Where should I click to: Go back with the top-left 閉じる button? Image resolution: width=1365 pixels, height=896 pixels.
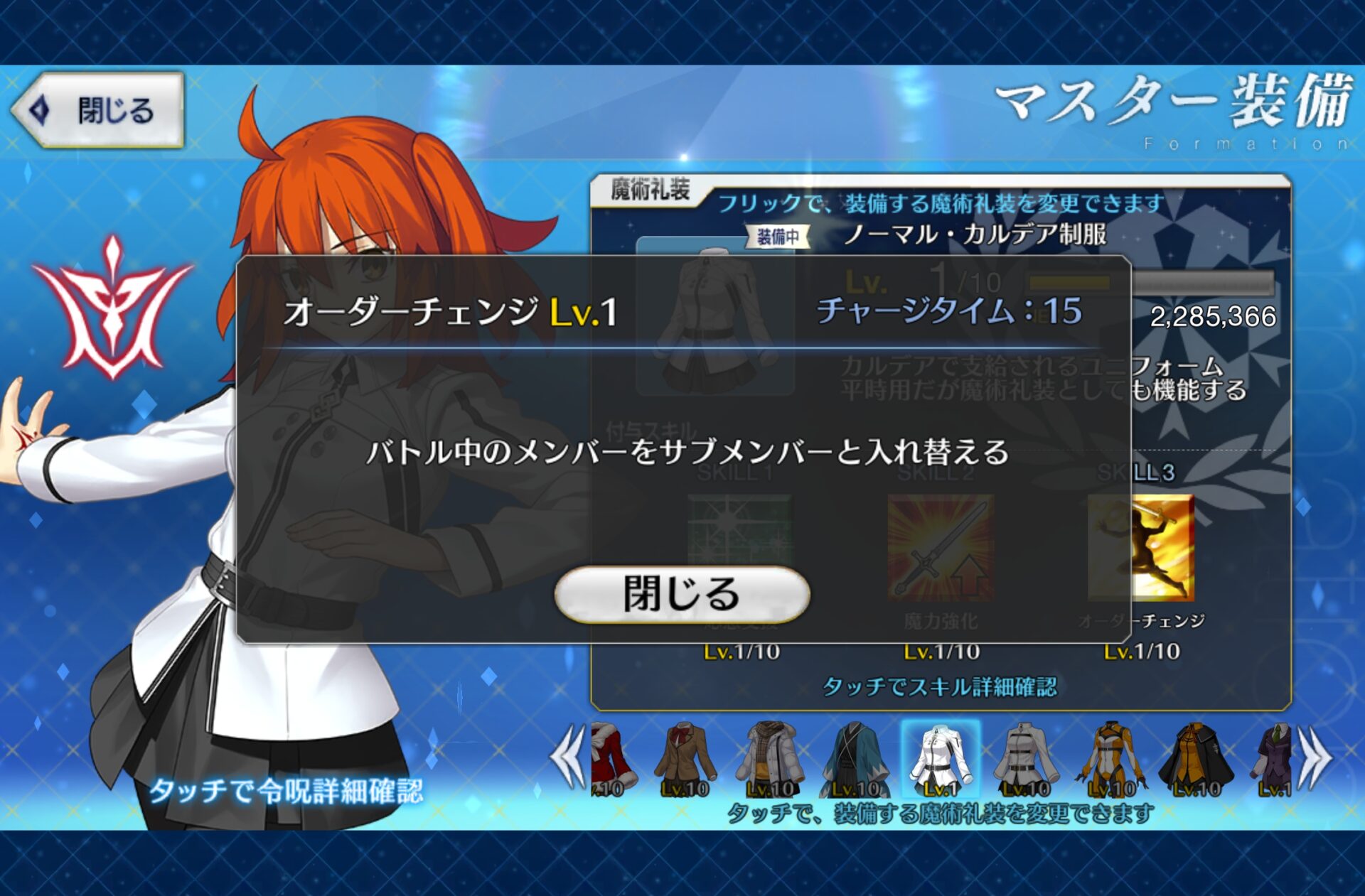100,110
